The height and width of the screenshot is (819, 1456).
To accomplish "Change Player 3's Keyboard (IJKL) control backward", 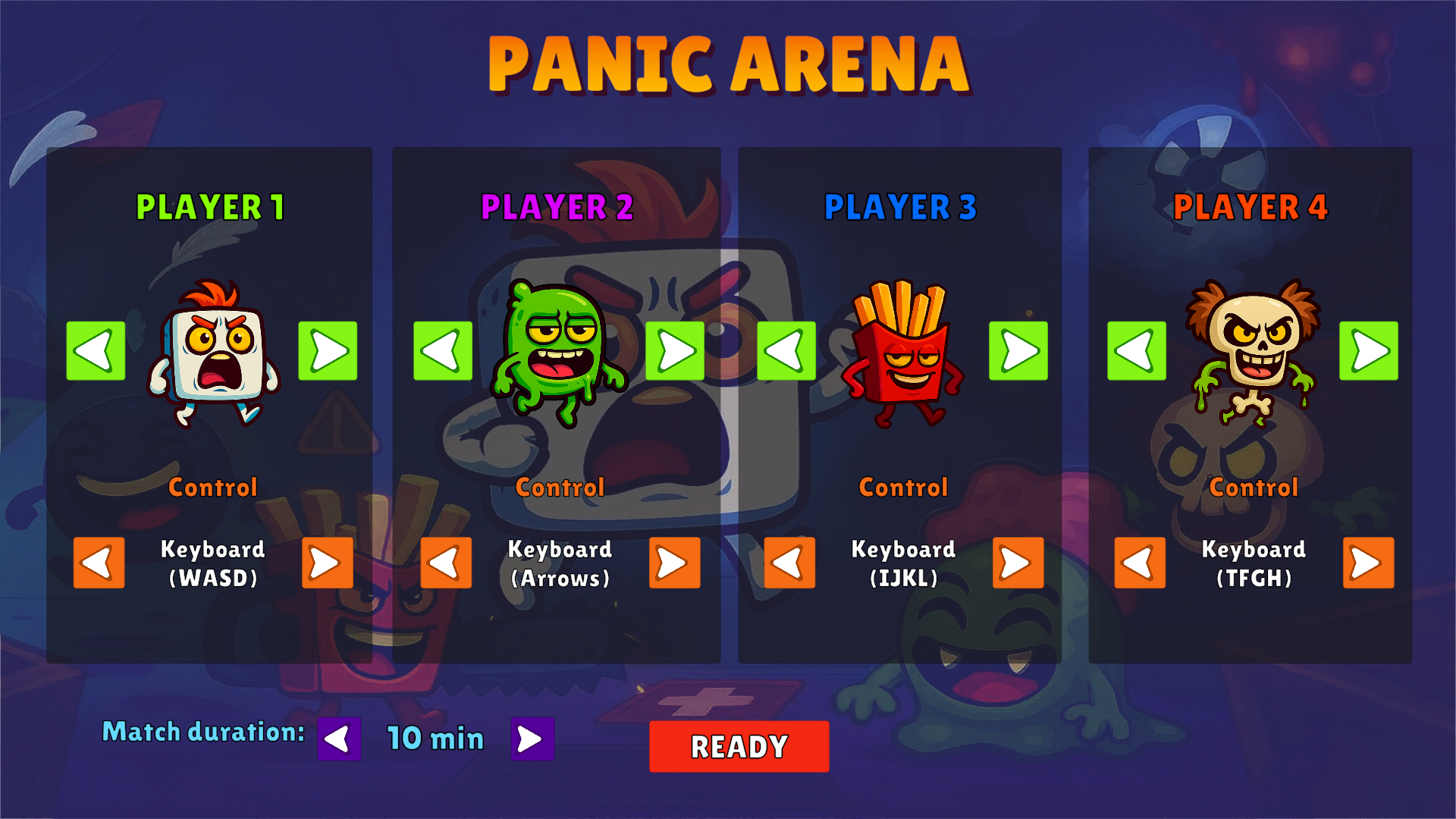I will click(x=789, y=563).
